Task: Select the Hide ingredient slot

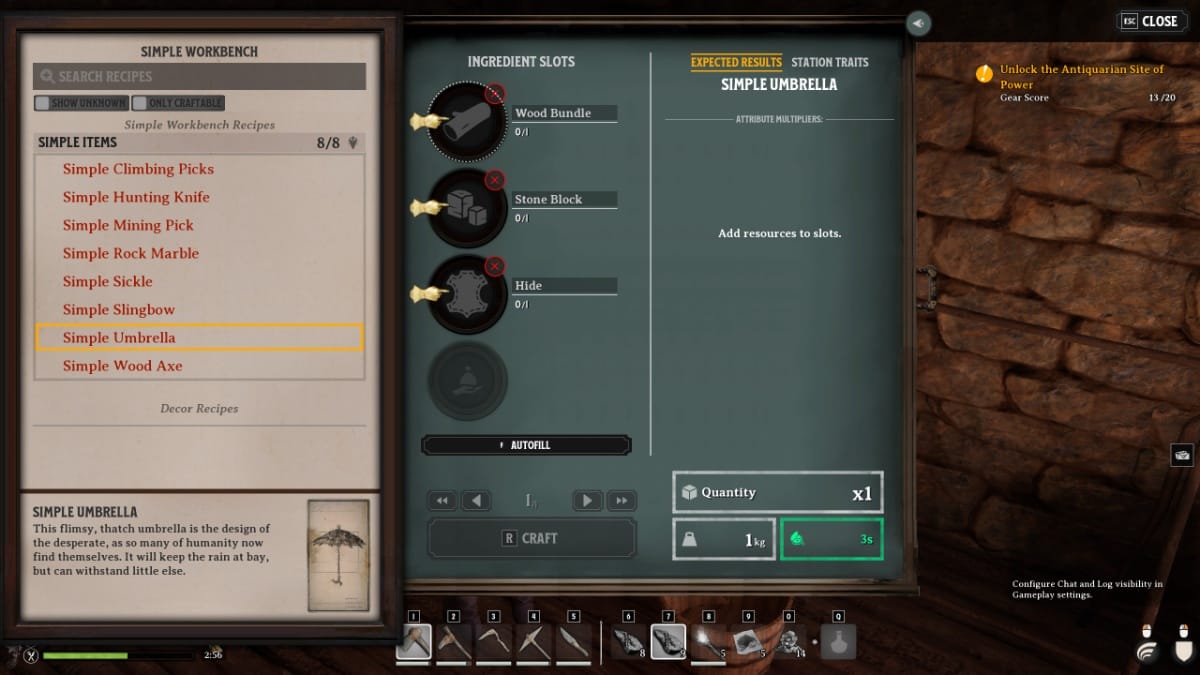Action: [467, 294]
